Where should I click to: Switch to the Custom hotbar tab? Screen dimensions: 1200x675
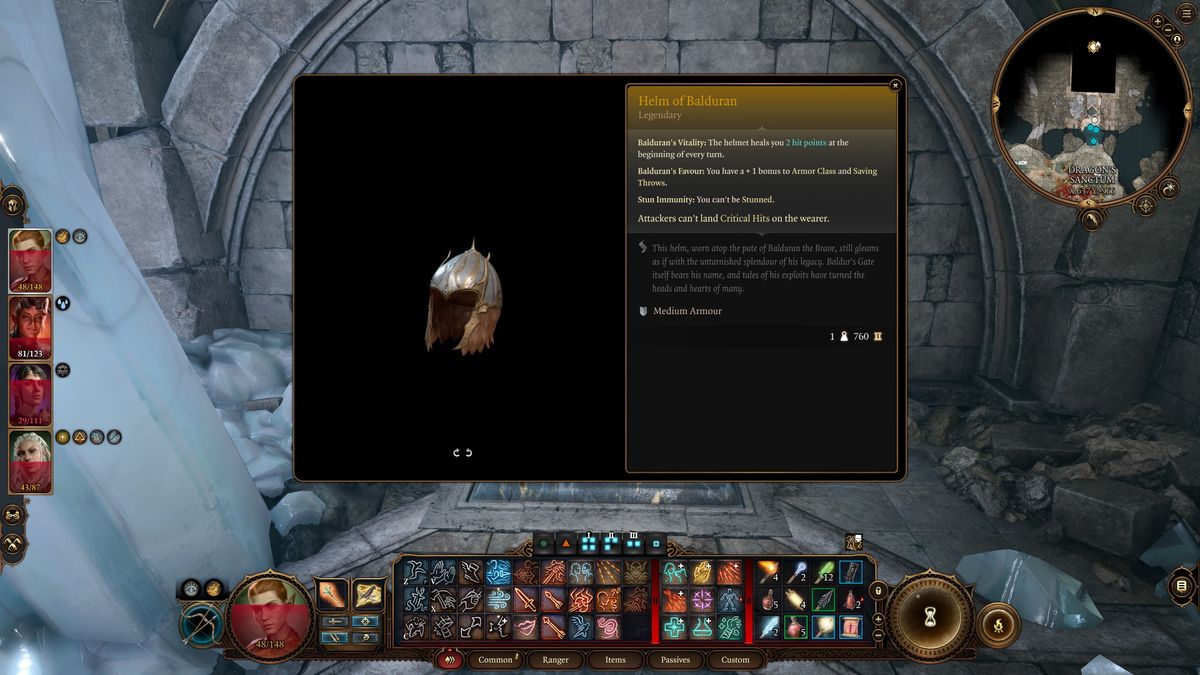(735, 660)
